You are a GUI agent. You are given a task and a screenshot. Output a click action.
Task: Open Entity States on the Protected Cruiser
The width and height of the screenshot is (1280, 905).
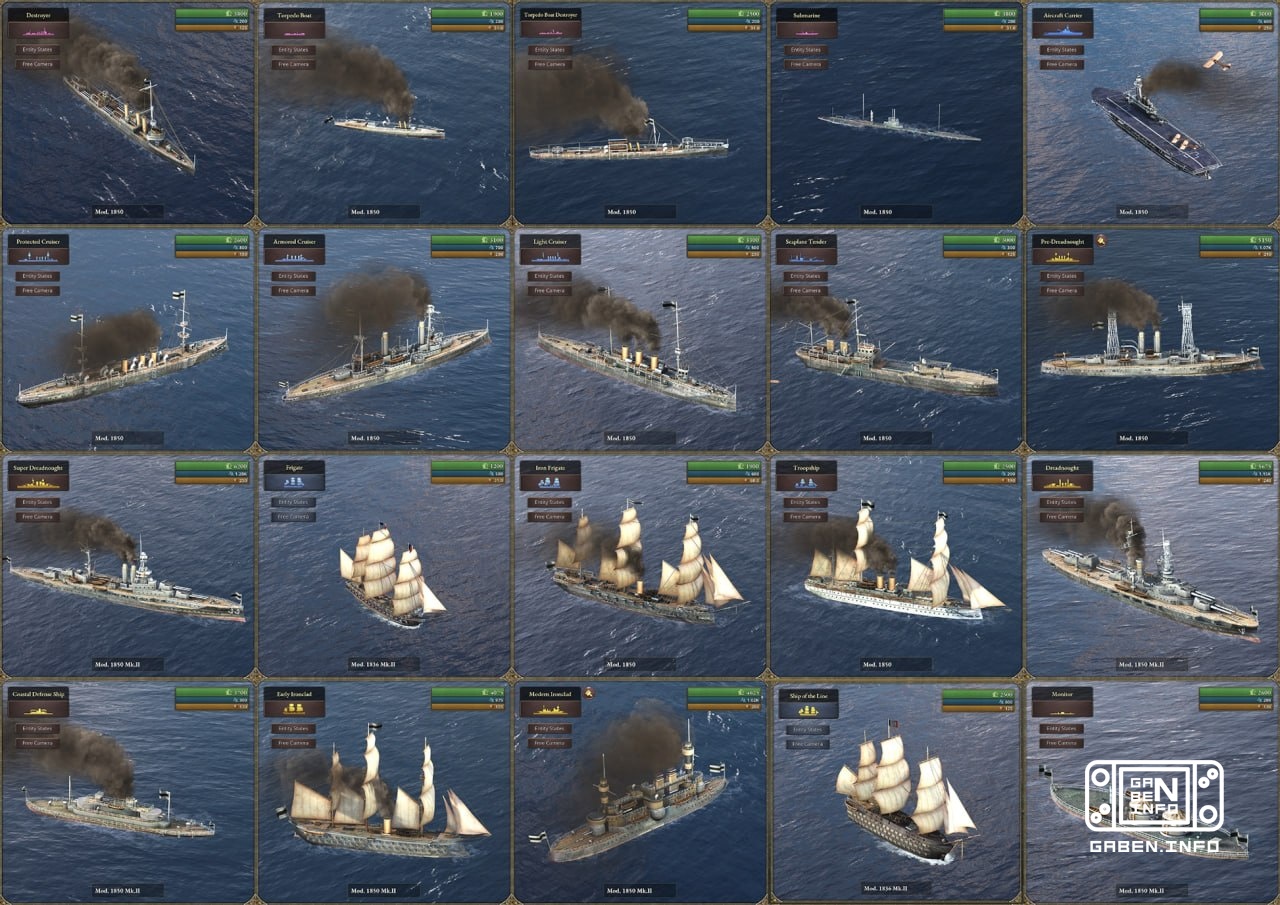(x=37, y=275)
